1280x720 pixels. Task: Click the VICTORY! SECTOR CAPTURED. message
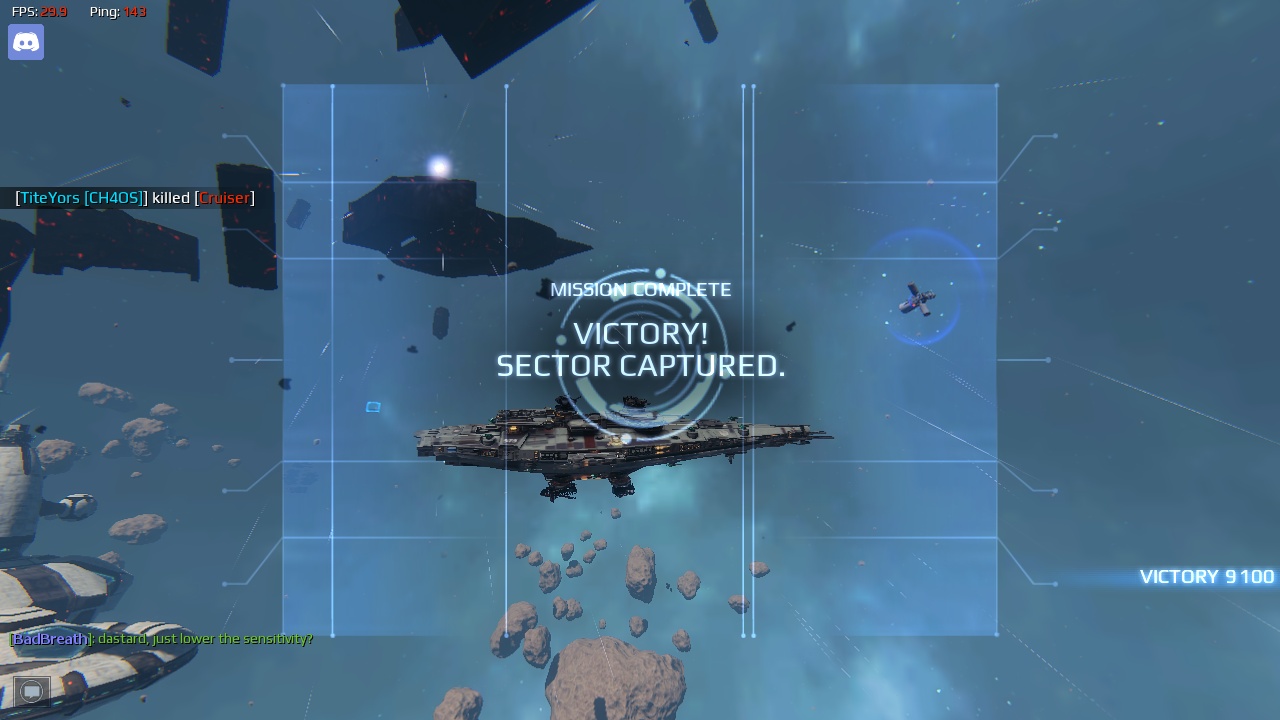pos(640,350)
